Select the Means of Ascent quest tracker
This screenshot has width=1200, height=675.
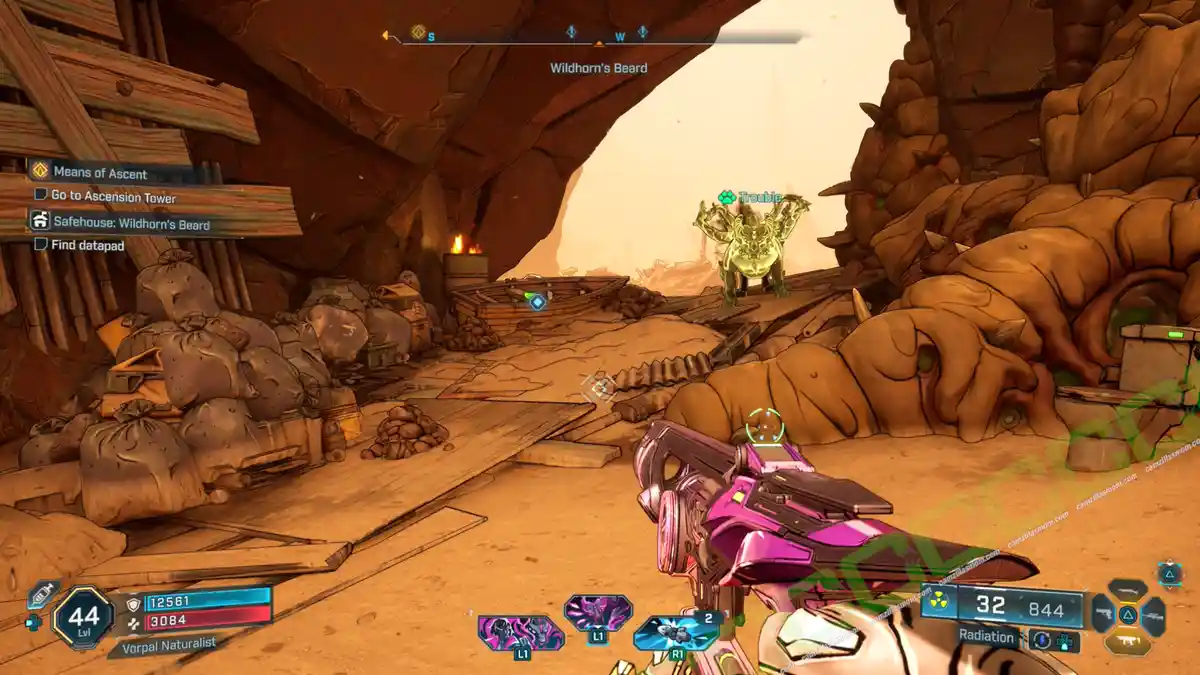coord(99,172)
